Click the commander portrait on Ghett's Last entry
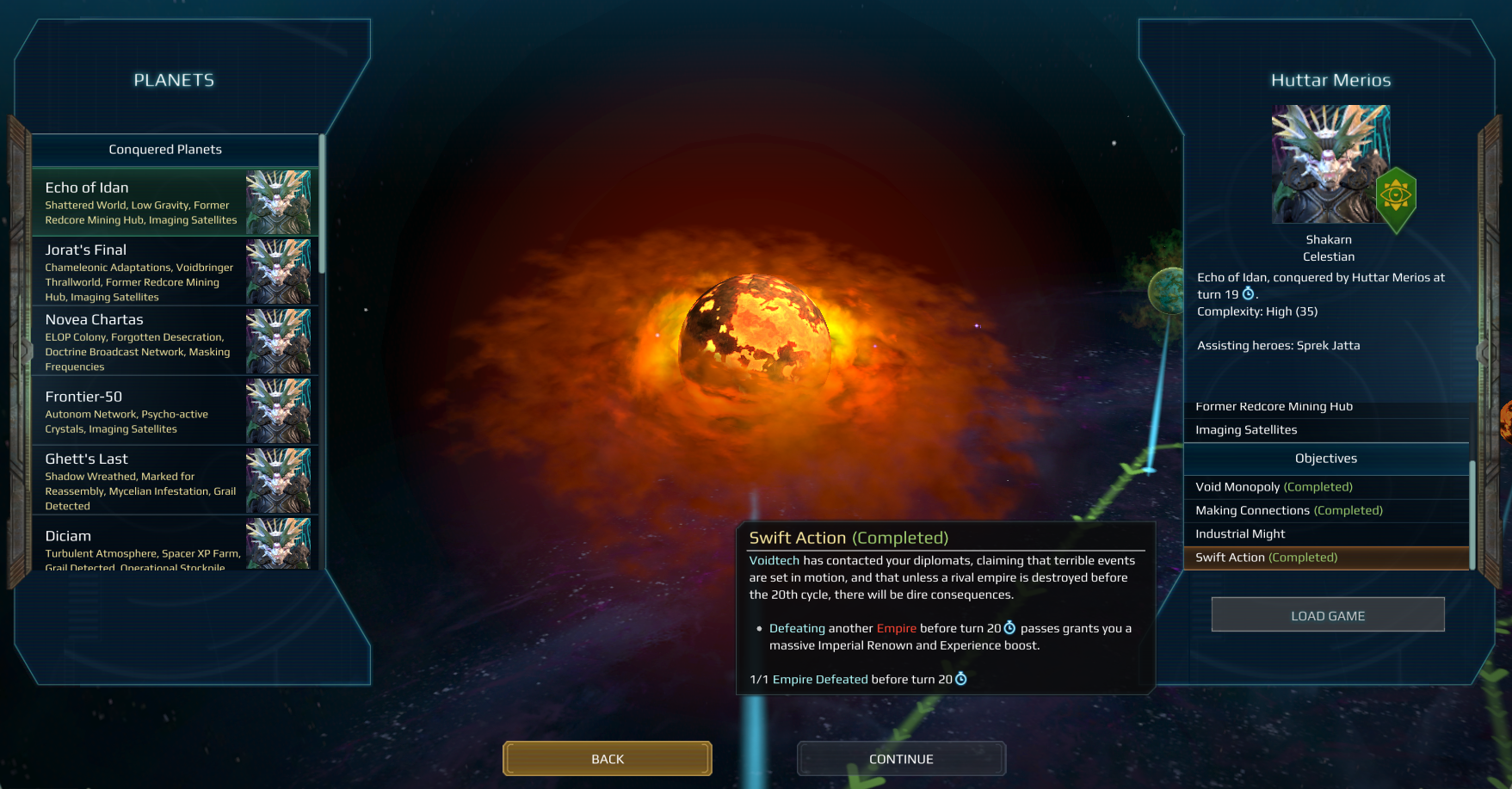1512x789 pixels. [x=279, y=479]
